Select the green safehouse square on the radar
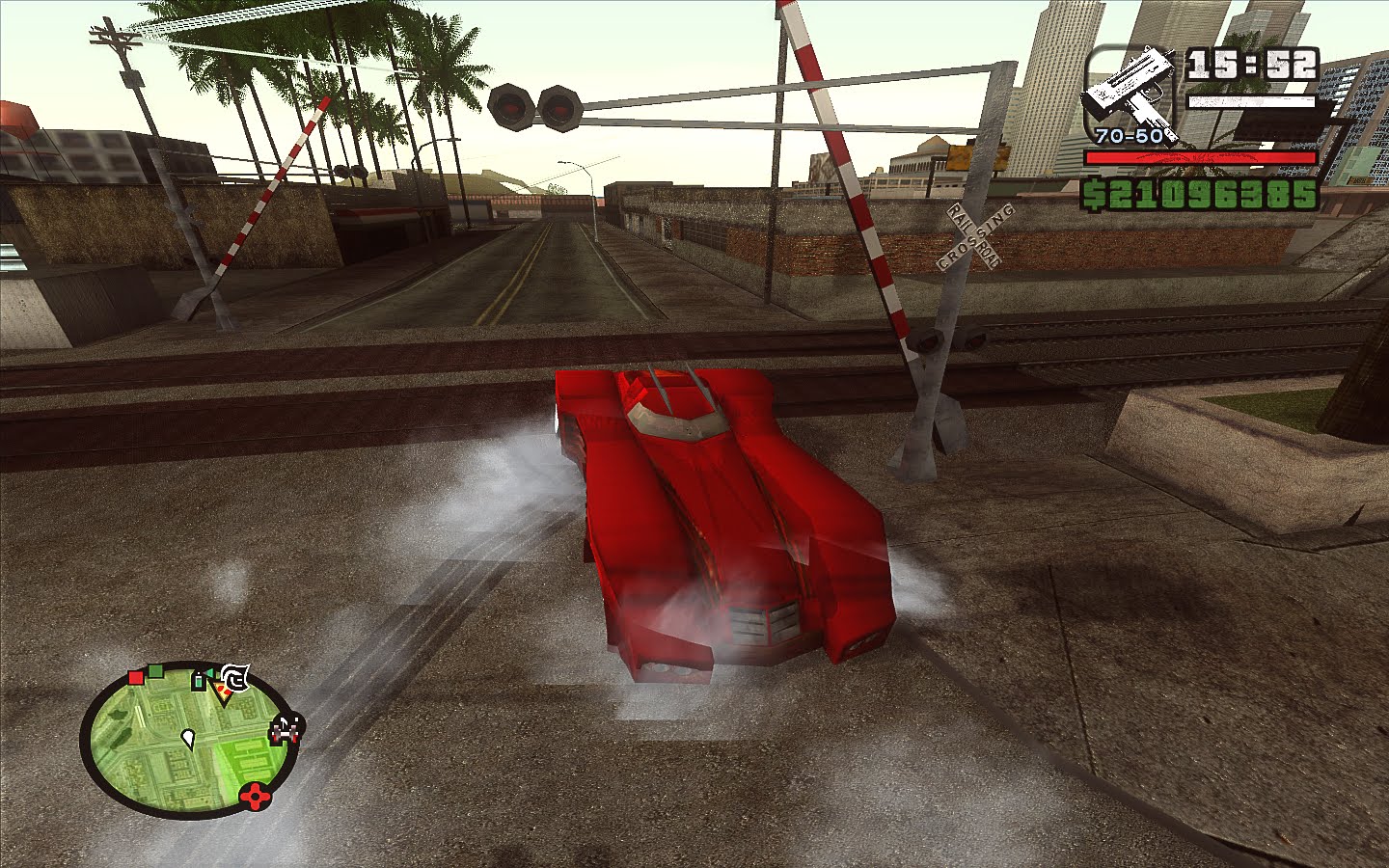1389x868 pixels. pos(155,671)
